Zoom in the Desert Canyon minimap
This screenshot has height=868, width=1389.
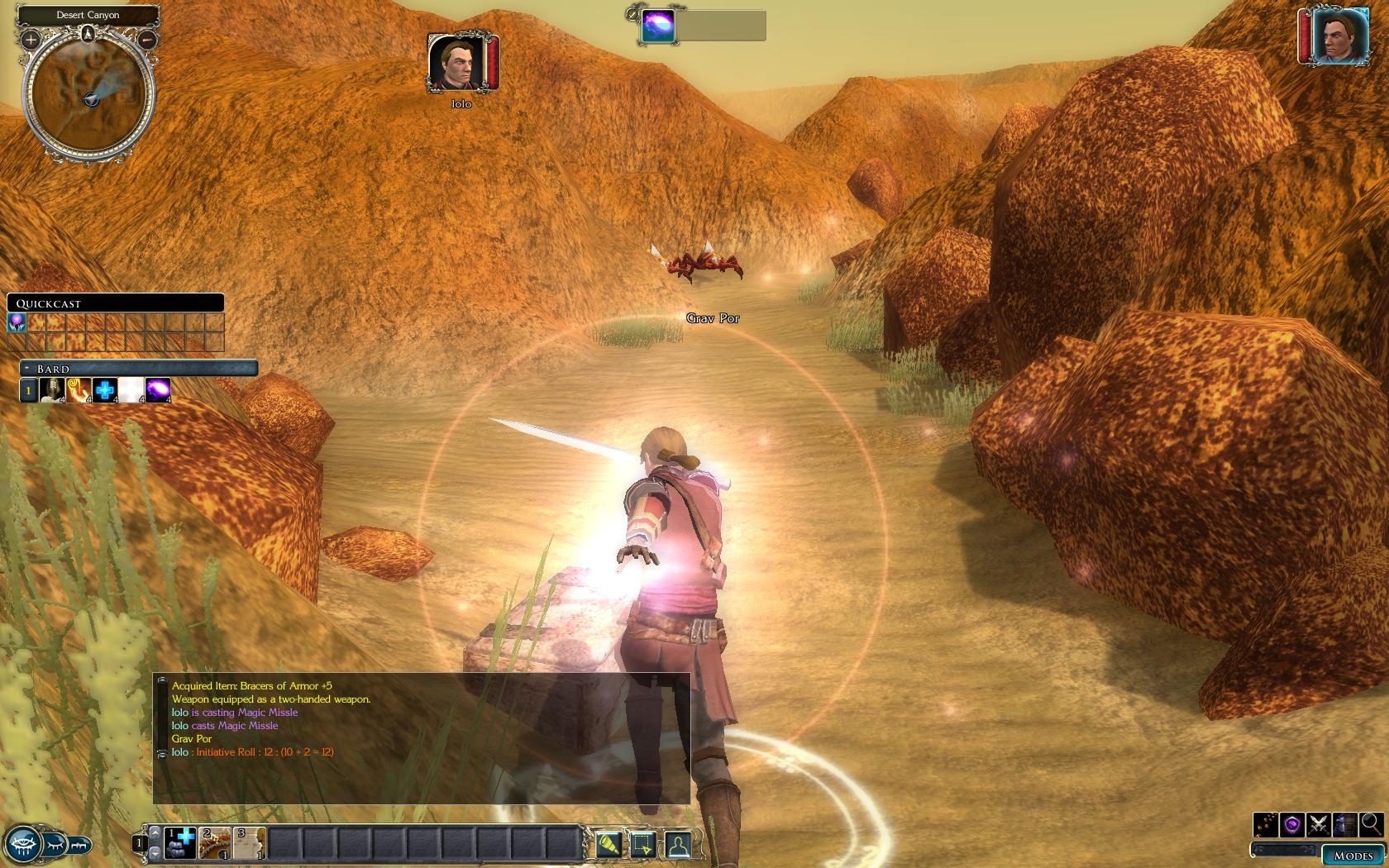(31, 39)
